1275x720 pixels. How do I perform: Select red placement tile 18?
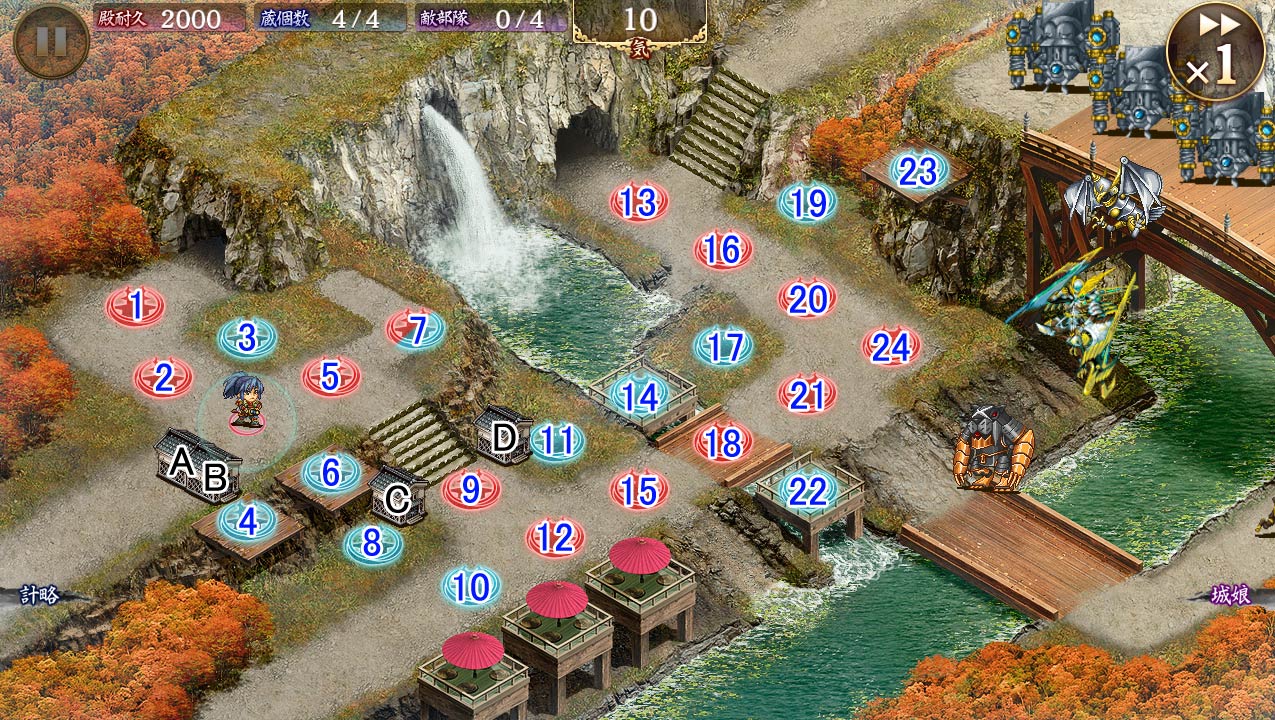(723, 442)
